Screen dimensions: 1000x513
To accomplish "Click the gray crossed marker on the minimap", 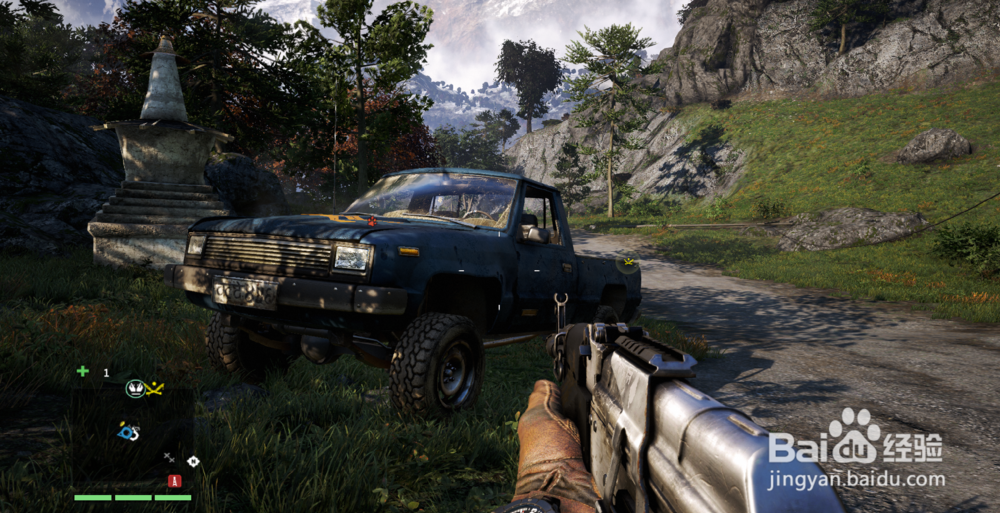I will tap(169, 457).
